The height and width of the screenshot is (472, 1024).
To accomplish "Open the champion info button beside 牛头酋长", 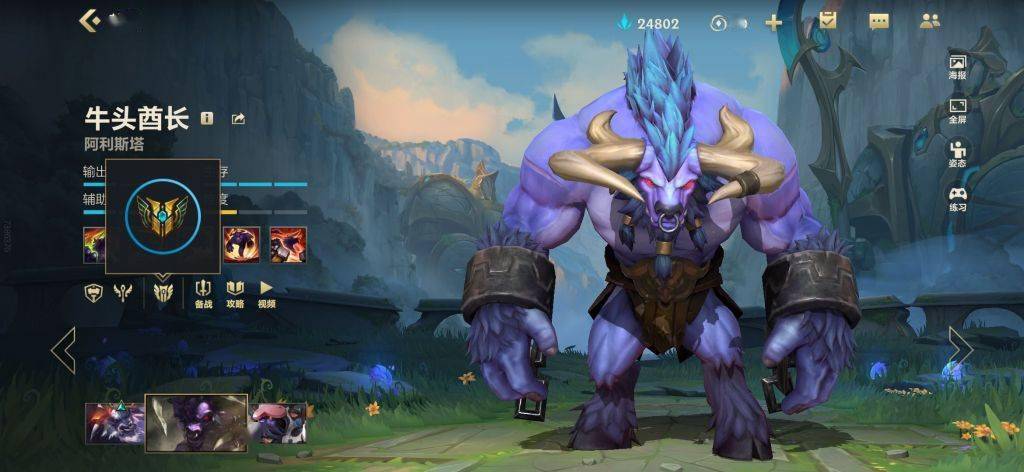I will pyautogui.click(x=207, y=118).
